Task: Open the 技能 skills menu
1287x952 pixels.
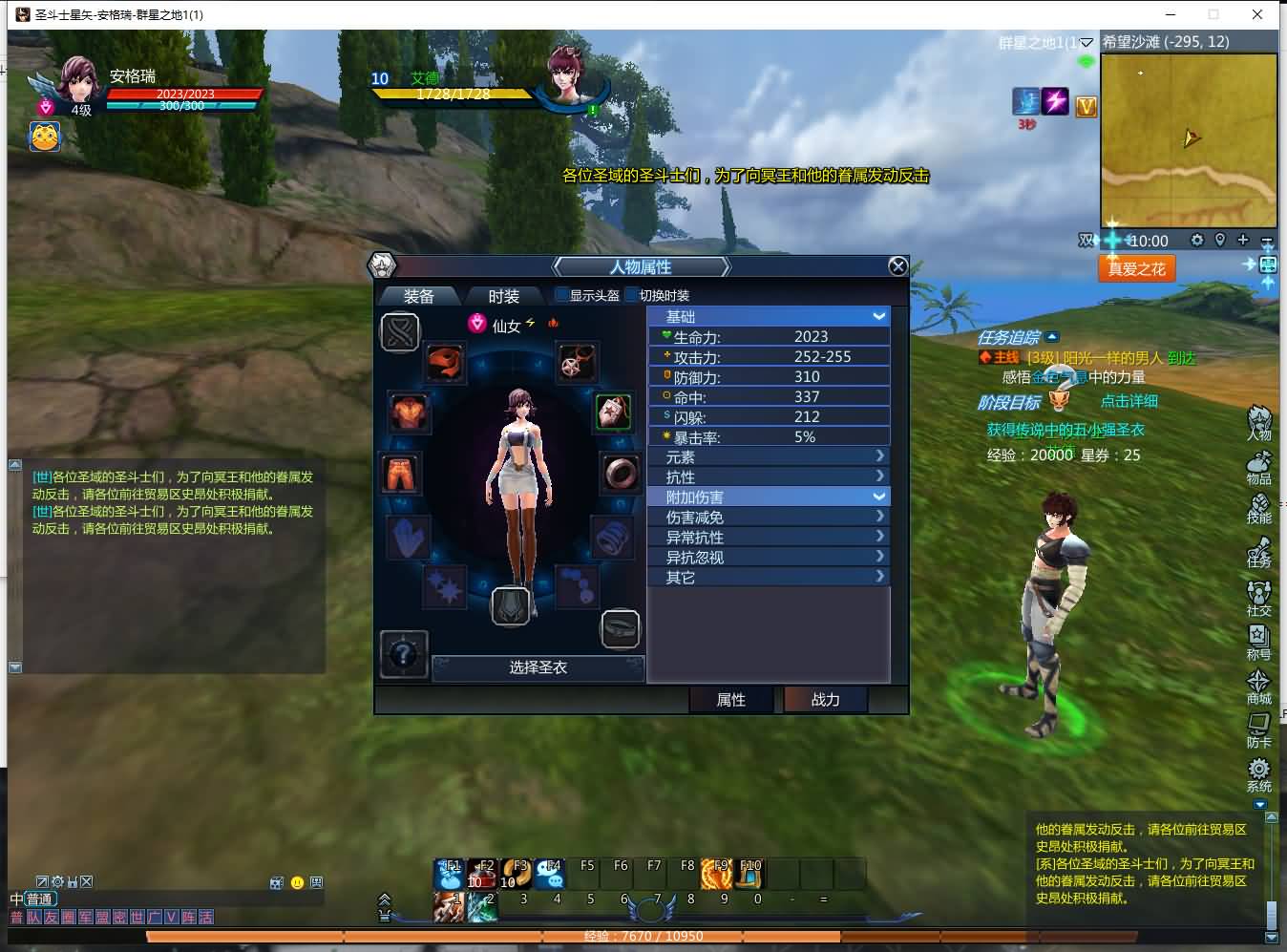Action: (1258, 508)
